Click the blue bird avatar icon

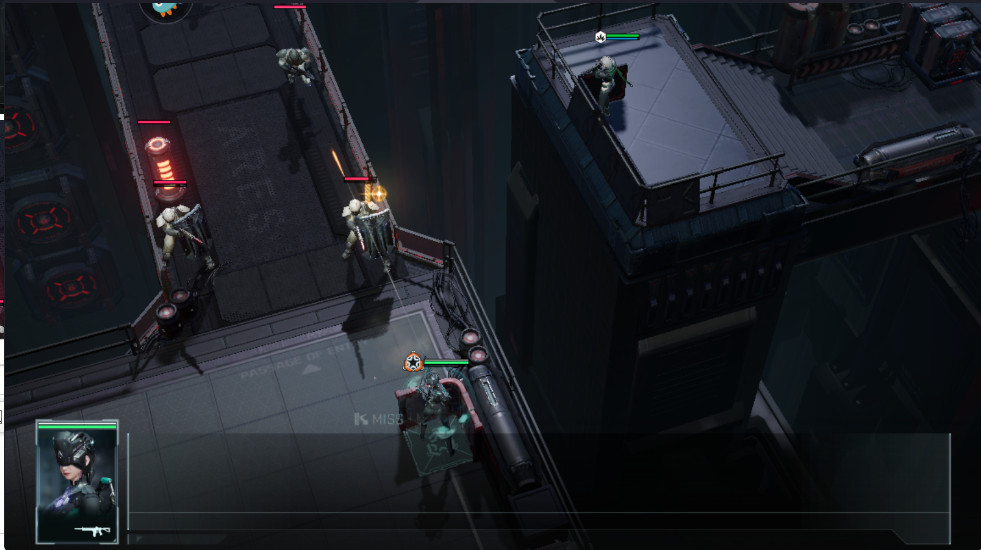(x=164, y=8)
